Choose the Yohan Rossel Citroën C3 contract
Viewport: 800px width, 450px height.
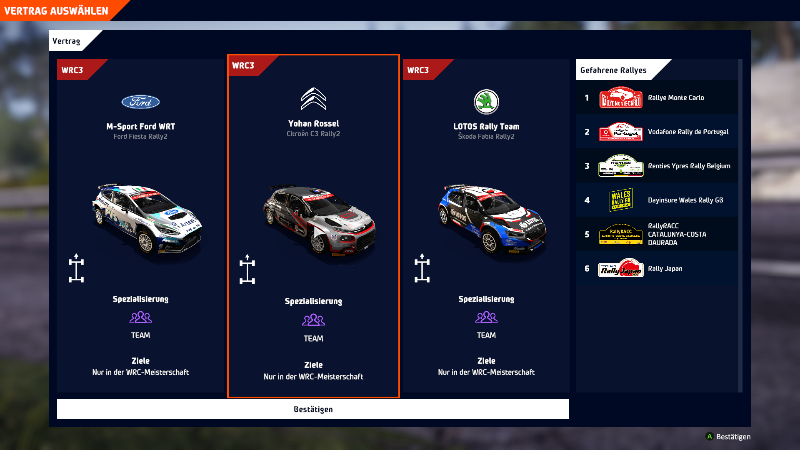click(313, 225)
